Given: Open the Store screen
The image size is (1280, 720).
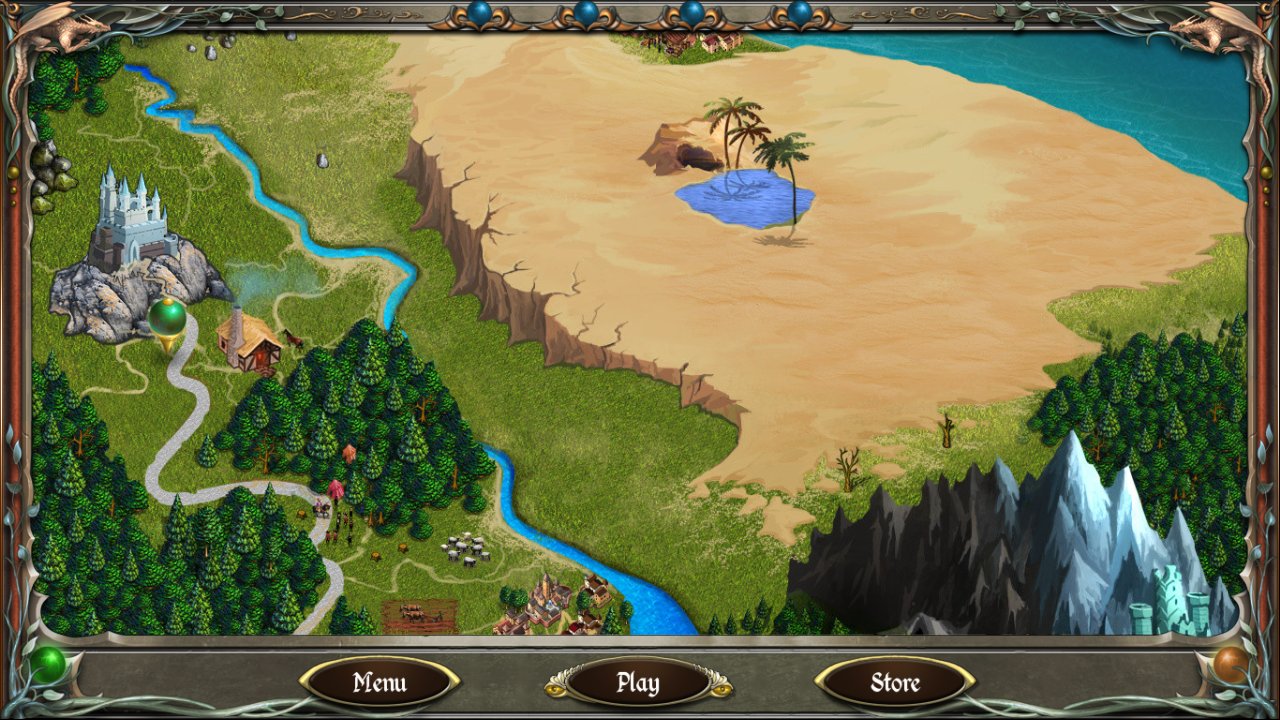Looking at the screenshot, I should tap(893, 683).
